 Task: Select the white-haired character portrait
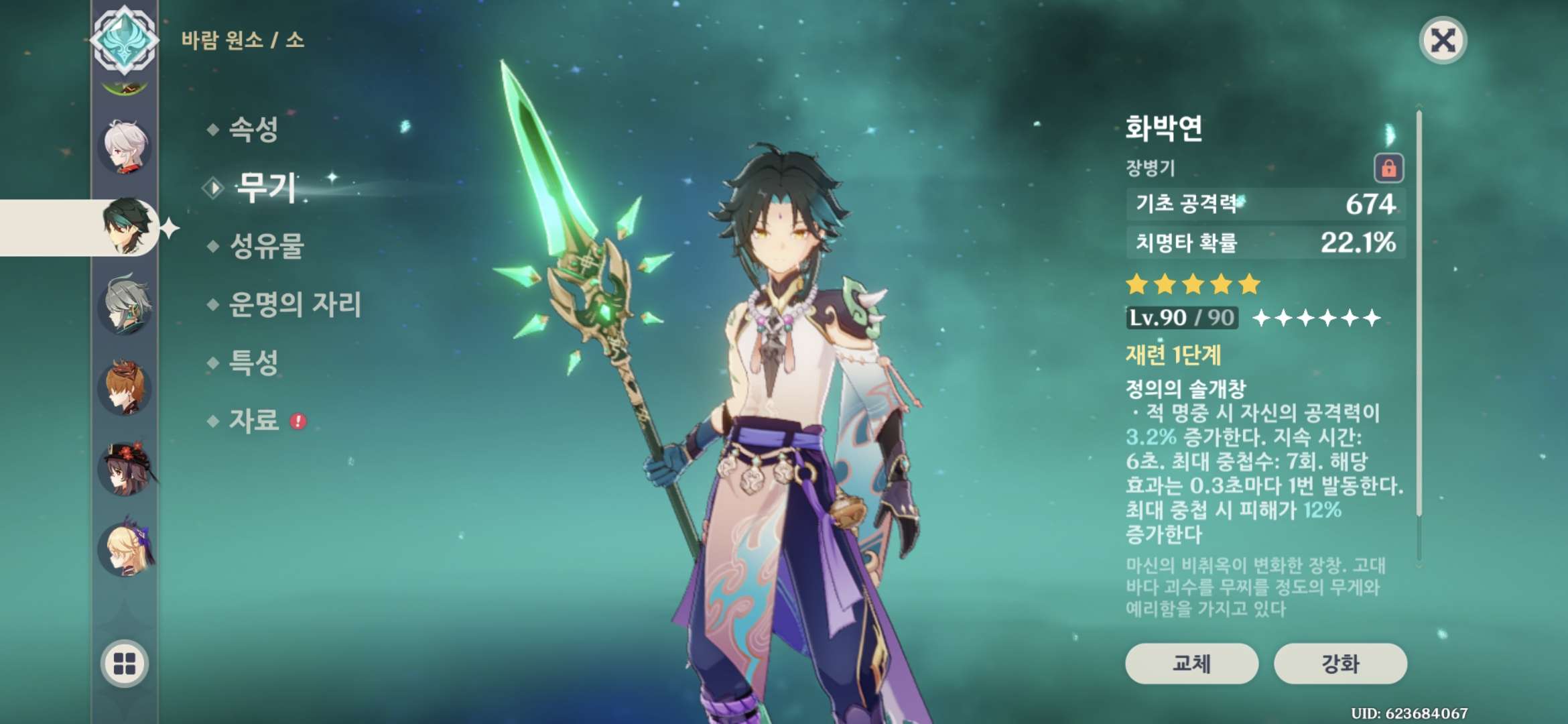125,147
